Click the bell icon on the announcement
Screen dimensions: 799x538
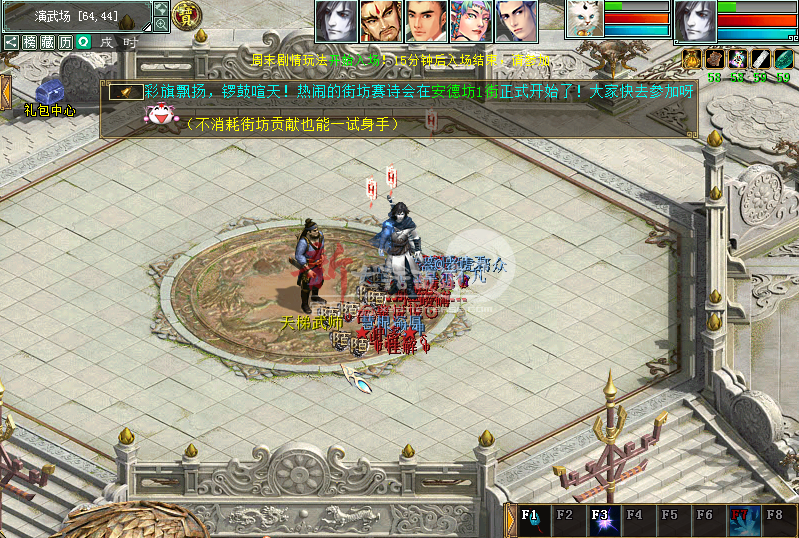coord(125,92)
